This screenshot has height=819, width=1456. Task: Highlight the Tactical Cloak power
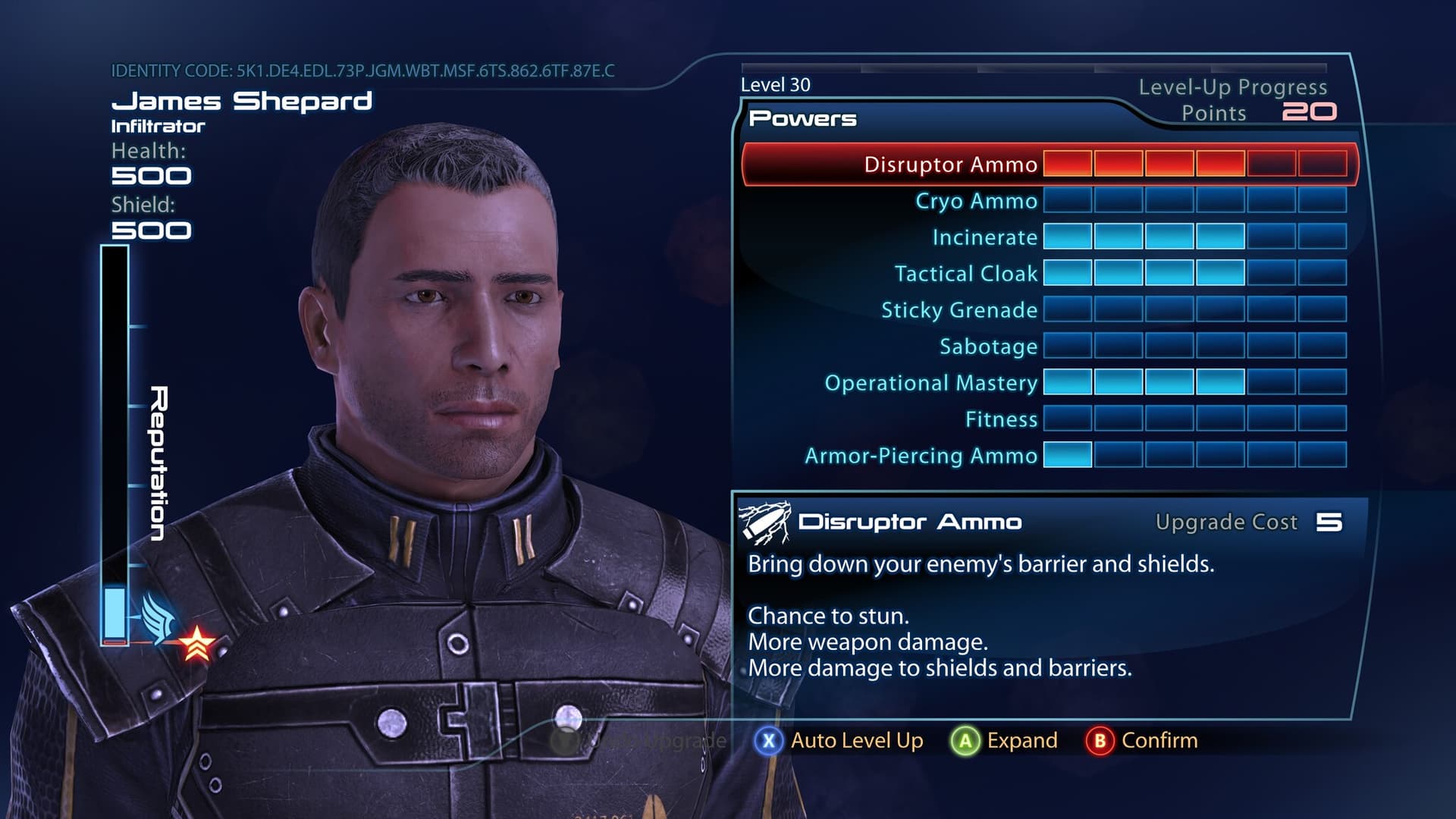[965, 274]
